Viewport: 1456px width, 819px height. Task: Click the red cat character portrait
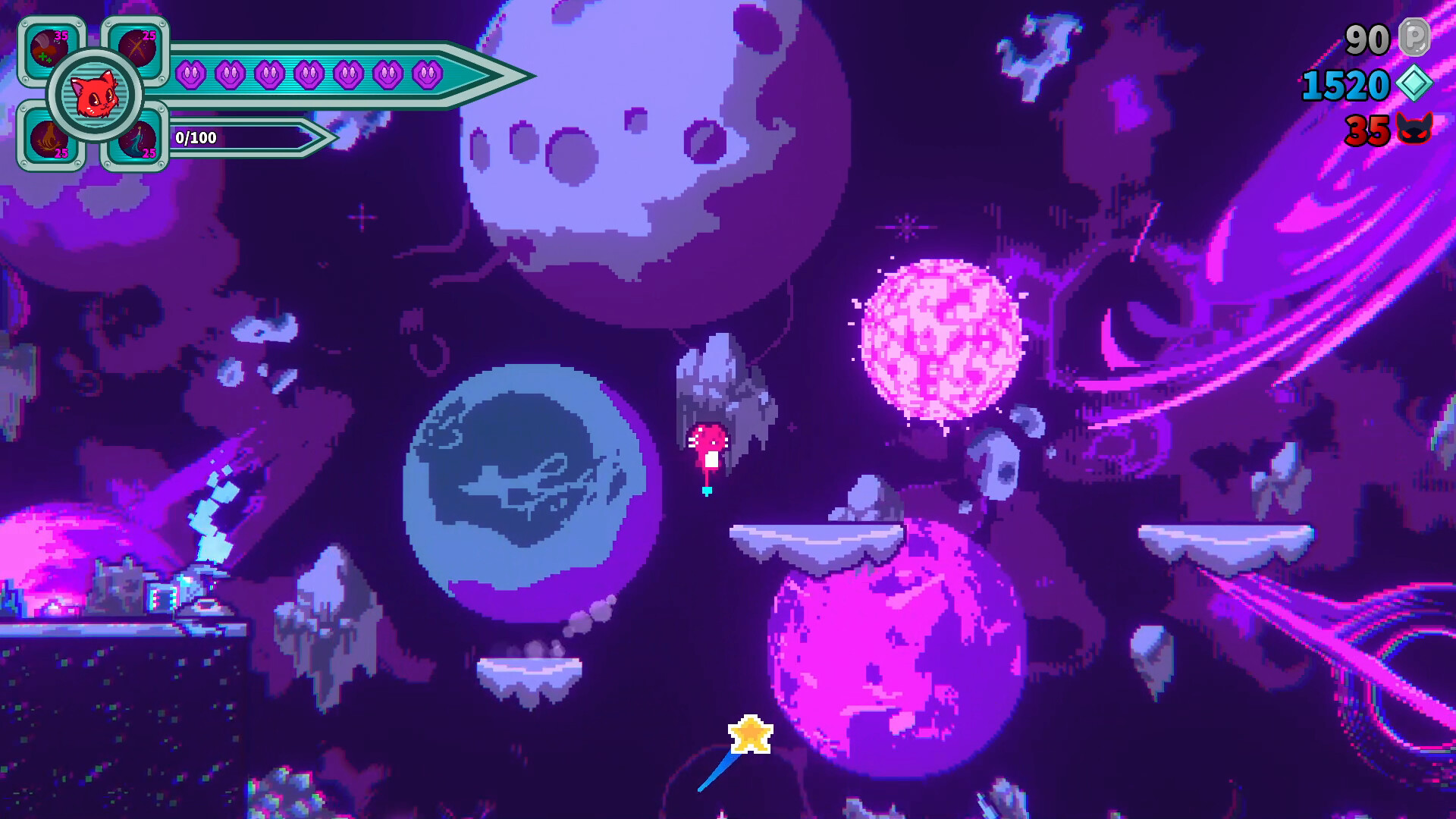[x=95, y=95]
